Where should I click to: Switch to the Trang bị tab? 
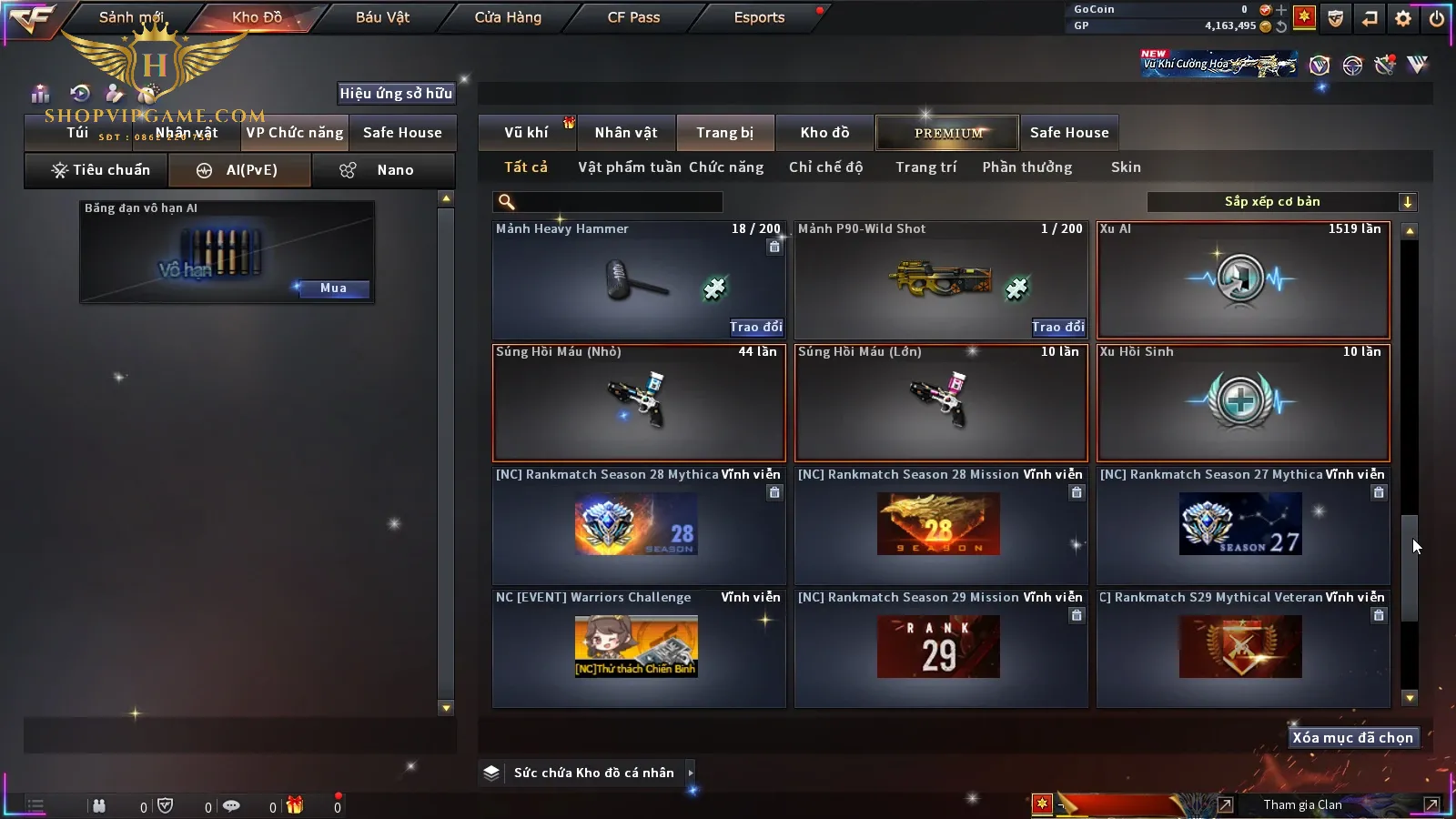pyautogui.click(x=724, y=133)
